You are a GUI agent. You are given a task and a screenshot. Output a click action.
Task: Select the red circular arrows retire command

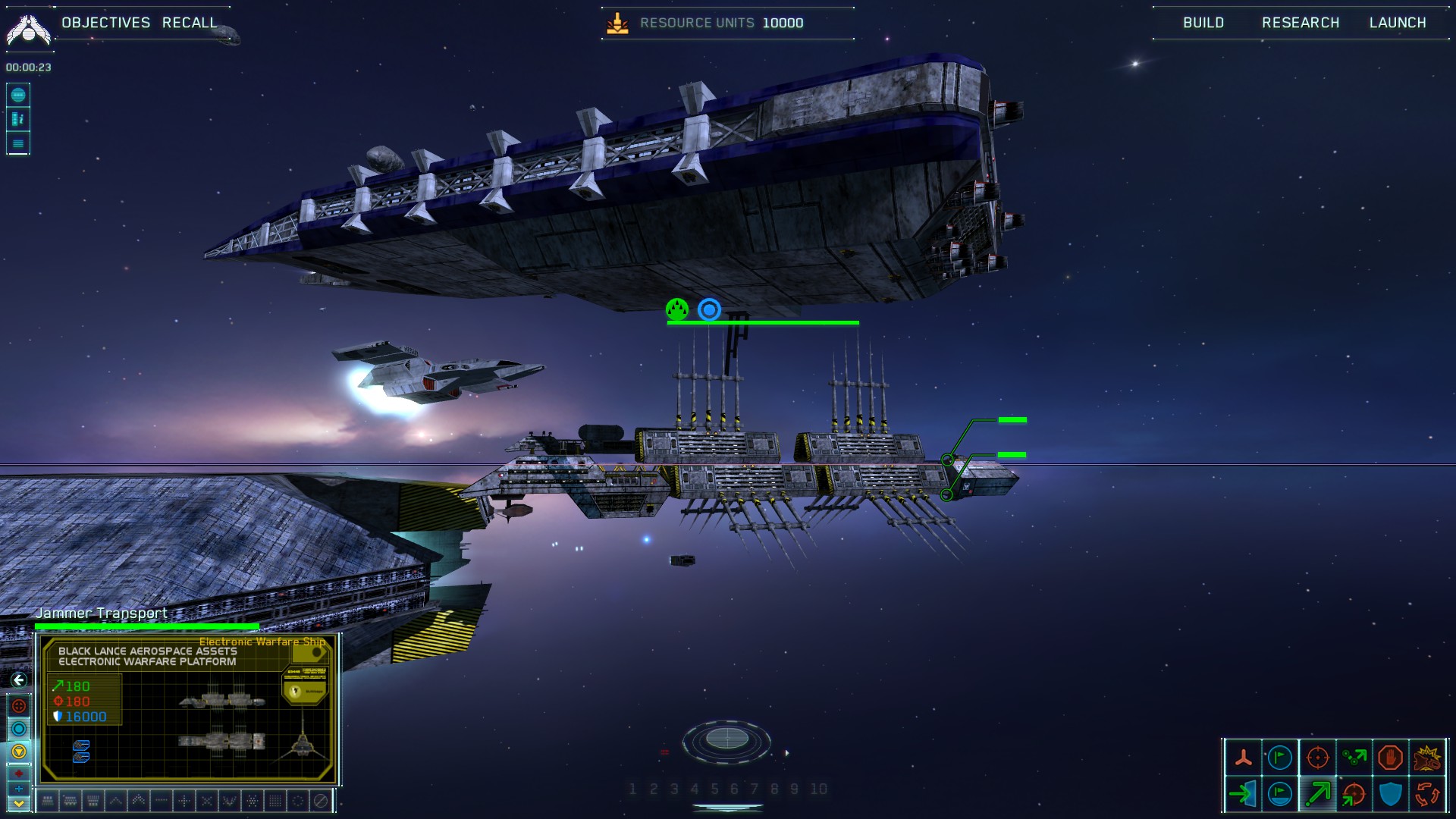coord(1427,794)
